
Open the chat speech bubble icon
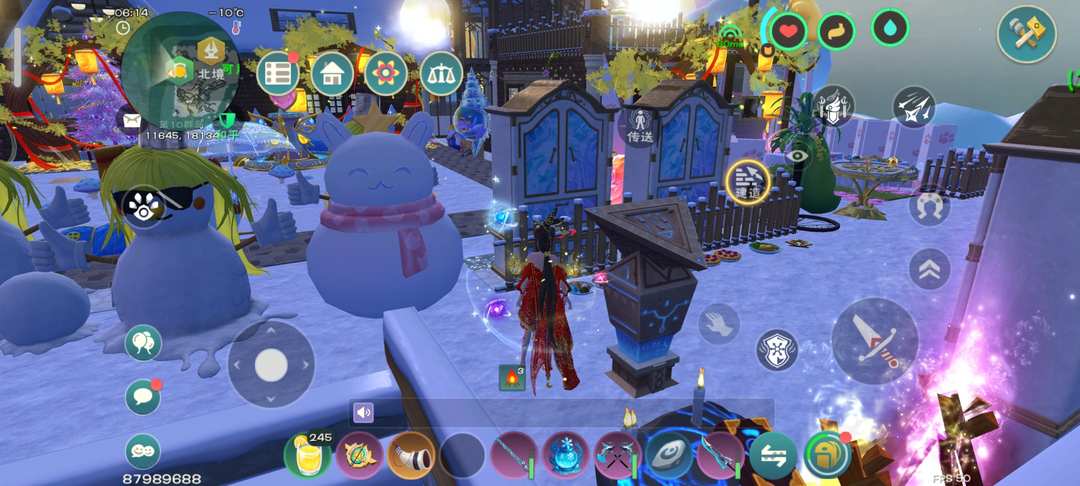click(143, 397)
